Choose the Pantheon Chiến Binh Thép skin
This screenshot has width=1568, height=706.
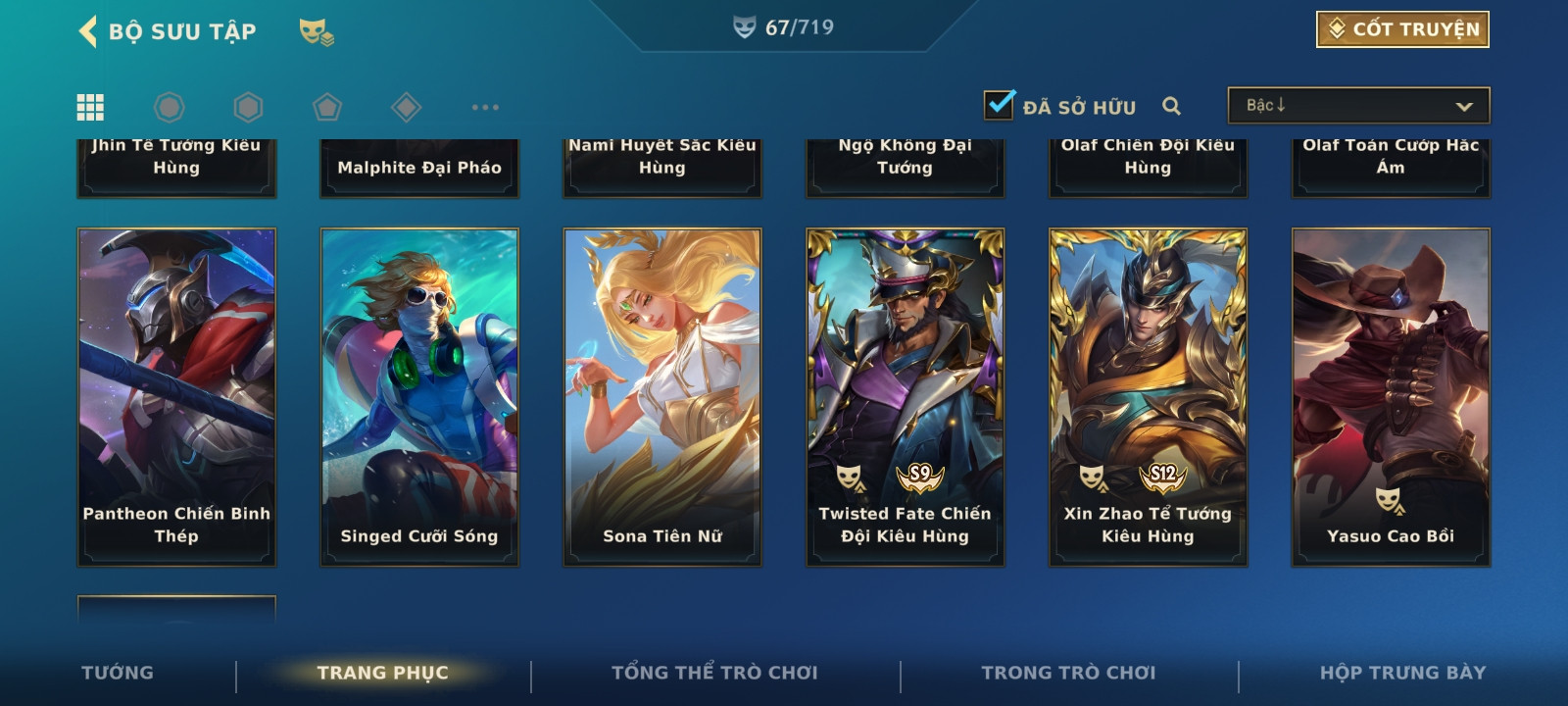[176, 397]
